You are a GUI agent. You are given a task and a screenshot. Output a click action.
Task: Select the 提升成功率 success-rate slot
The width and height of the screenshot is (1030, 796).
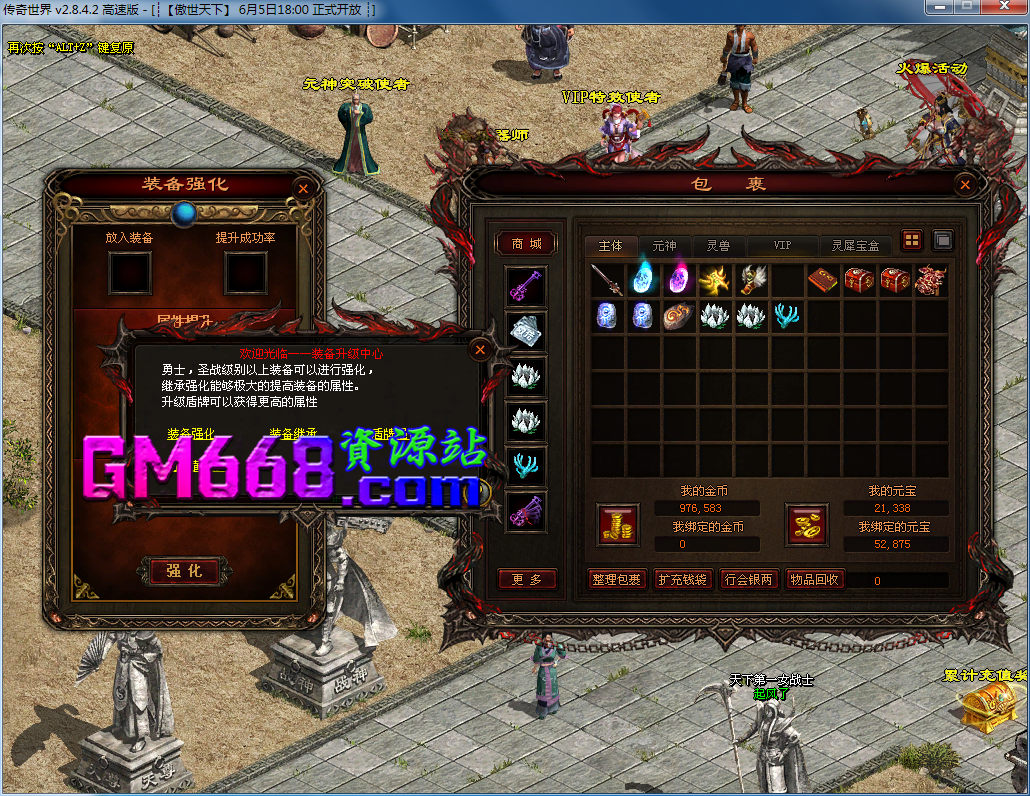point(245,272)
